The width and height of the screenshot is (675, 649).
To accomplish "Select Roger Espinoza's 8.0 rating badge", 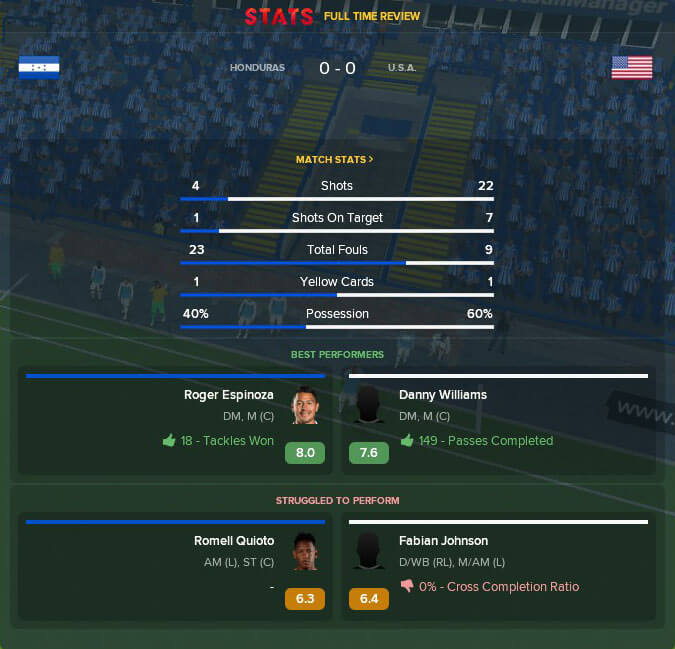I will (305, 453).
